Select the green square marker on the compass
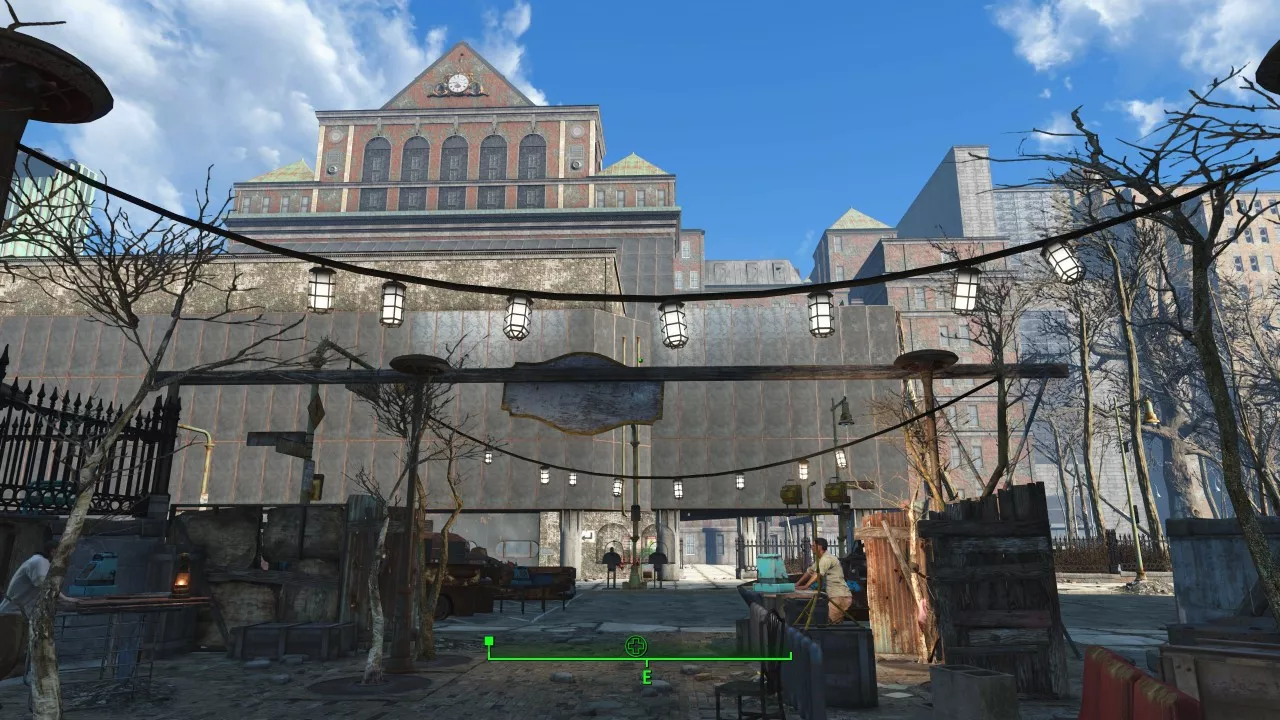The image size is (1280, 720). 489,641
